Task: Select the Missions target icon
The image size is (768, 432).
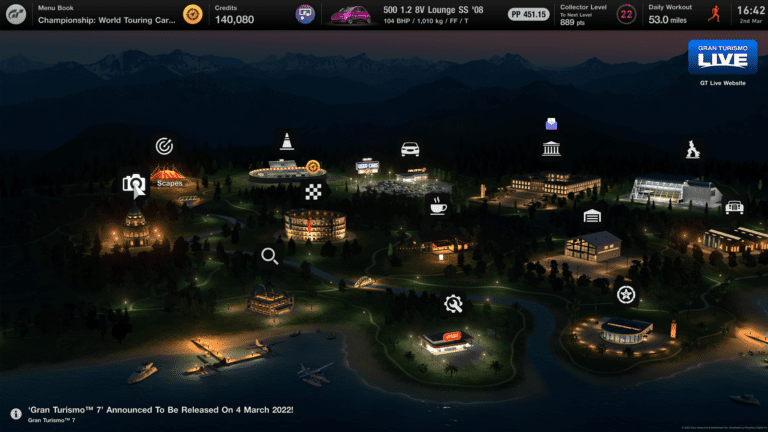Action: (164, 146)
